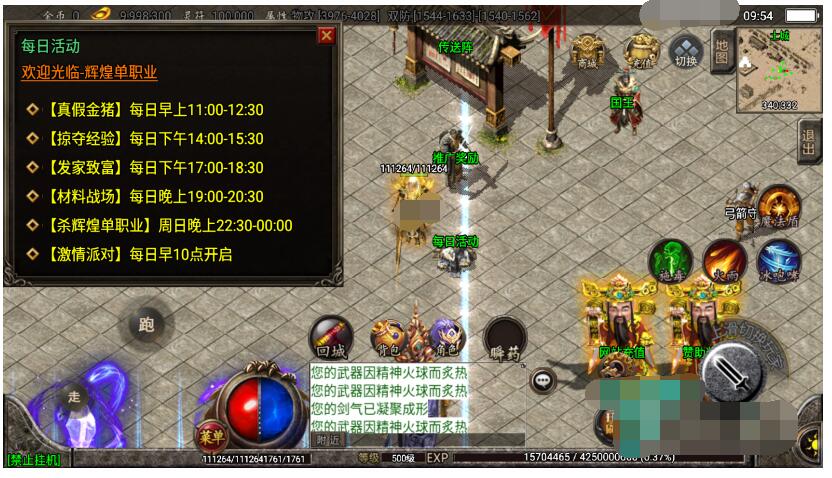Image resolution: width=832 pixels, height=478 pixels.
Task: Open the 充值 recharge icon
Action: tap(639, 50)
